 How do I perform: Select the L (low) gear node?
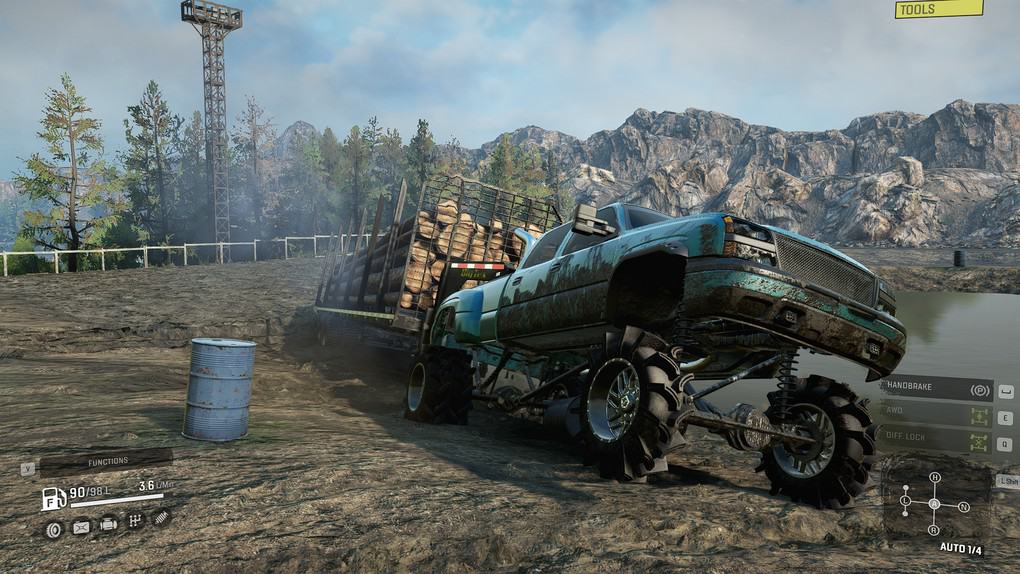coord(905,500)
